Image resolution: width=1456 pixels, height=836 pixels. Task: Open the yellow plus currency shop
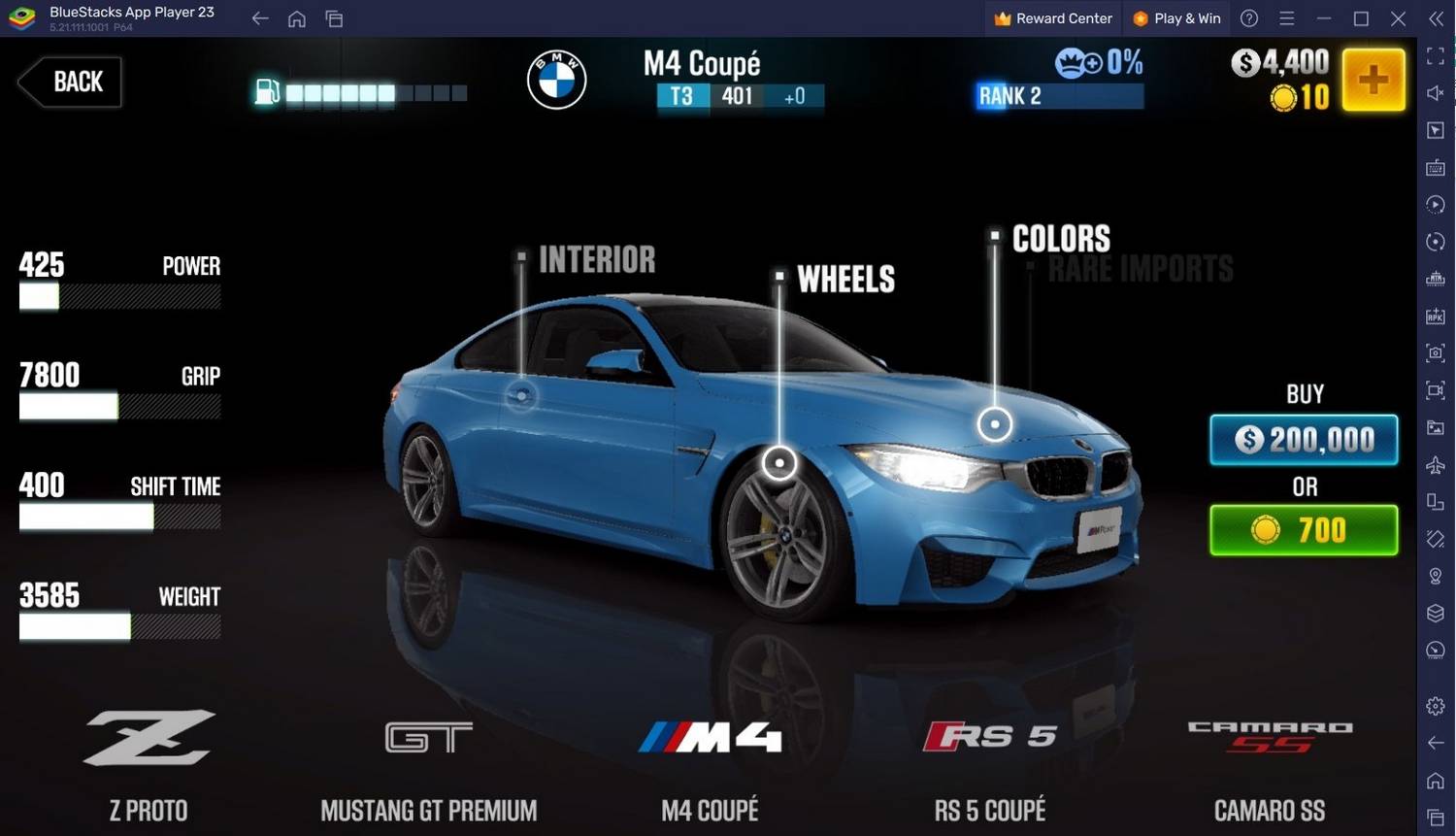(x=1373, y=80)
